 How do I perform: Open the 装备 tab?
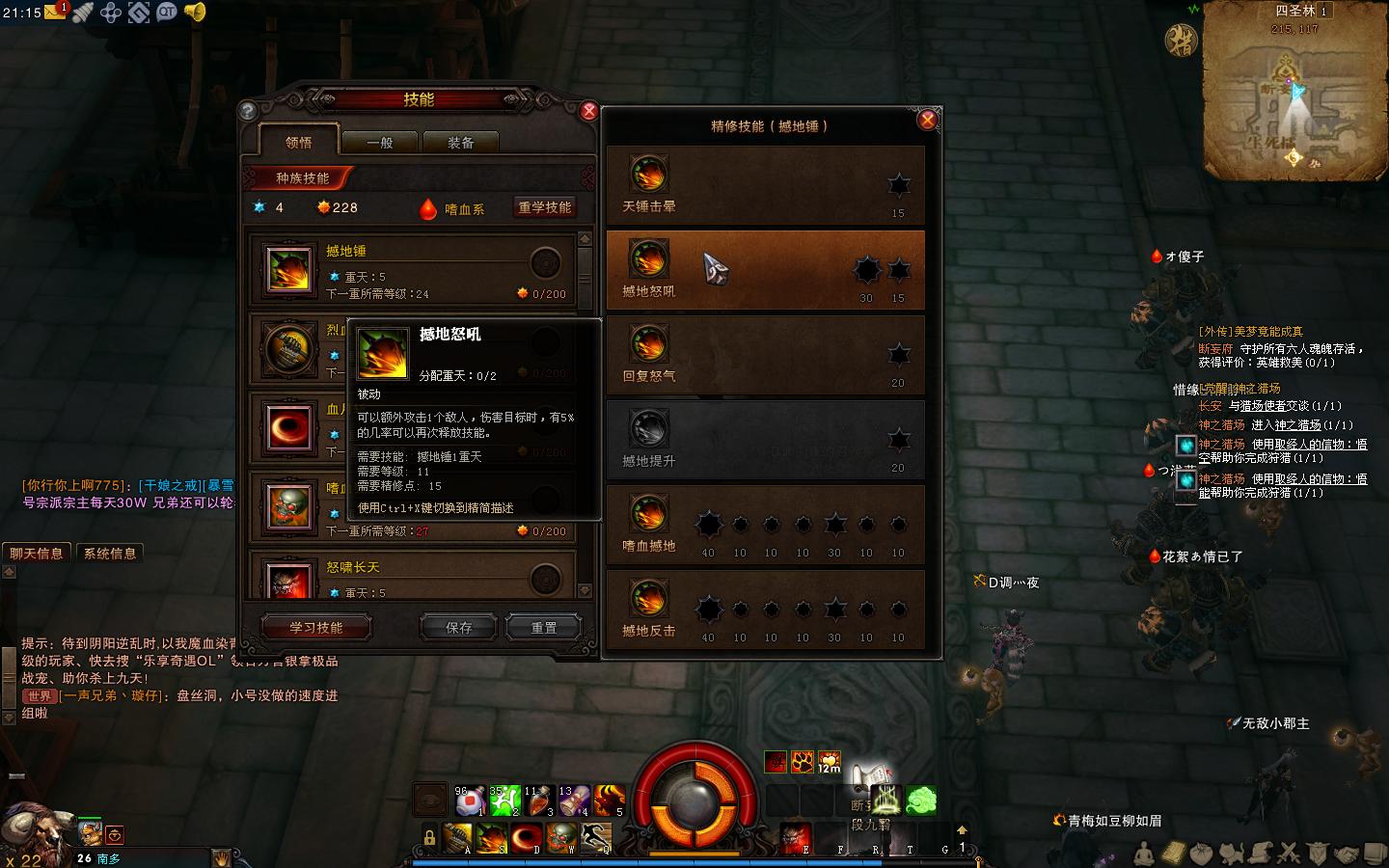(460, 143)
